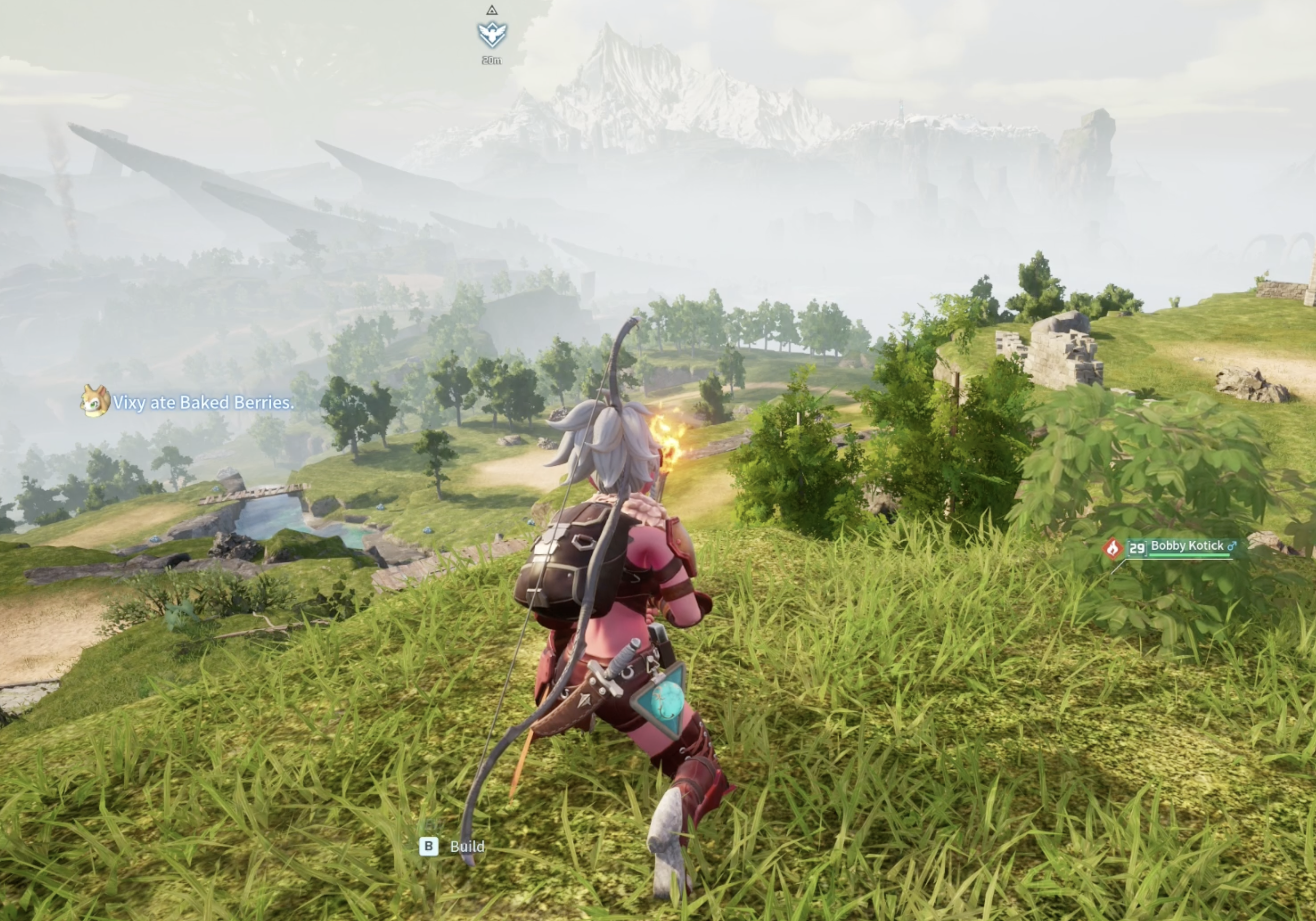Click the fire element icon beside Bobby Kotick

click(1113, 549)
